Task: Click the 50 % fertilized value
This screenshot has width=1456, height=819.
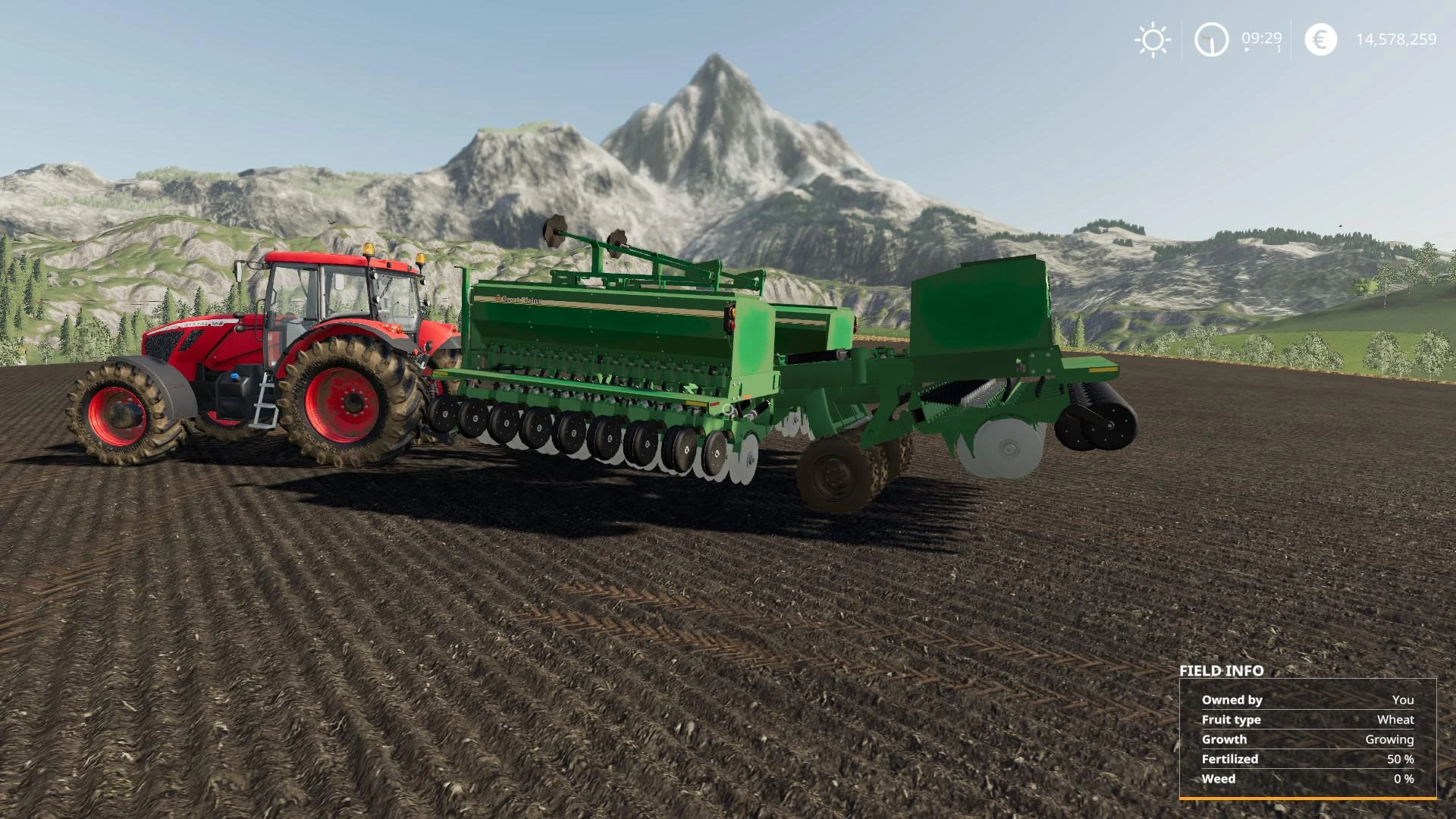Action: pos(1399,759)
